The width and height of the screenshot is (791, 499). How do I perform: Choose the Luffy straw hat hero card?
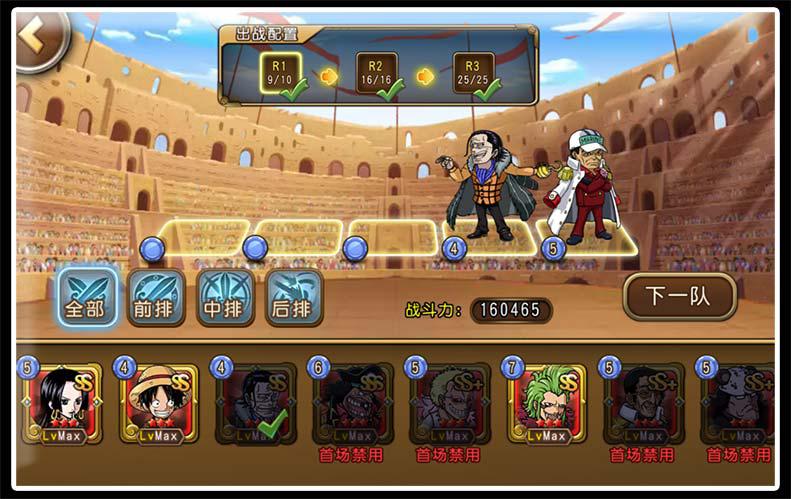(160, 404)
